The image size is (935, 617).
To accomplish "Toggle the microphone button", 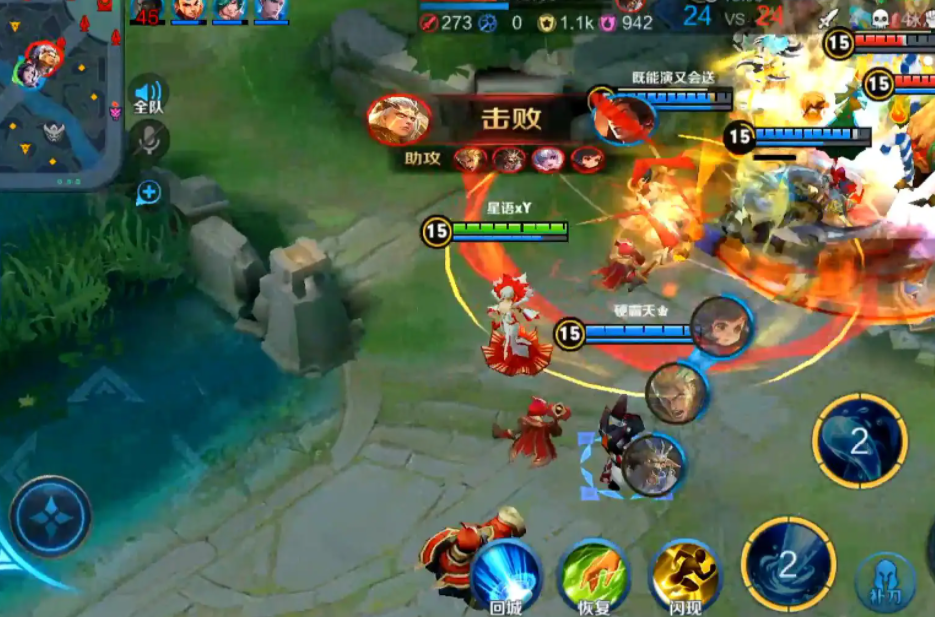I will 149,141.
